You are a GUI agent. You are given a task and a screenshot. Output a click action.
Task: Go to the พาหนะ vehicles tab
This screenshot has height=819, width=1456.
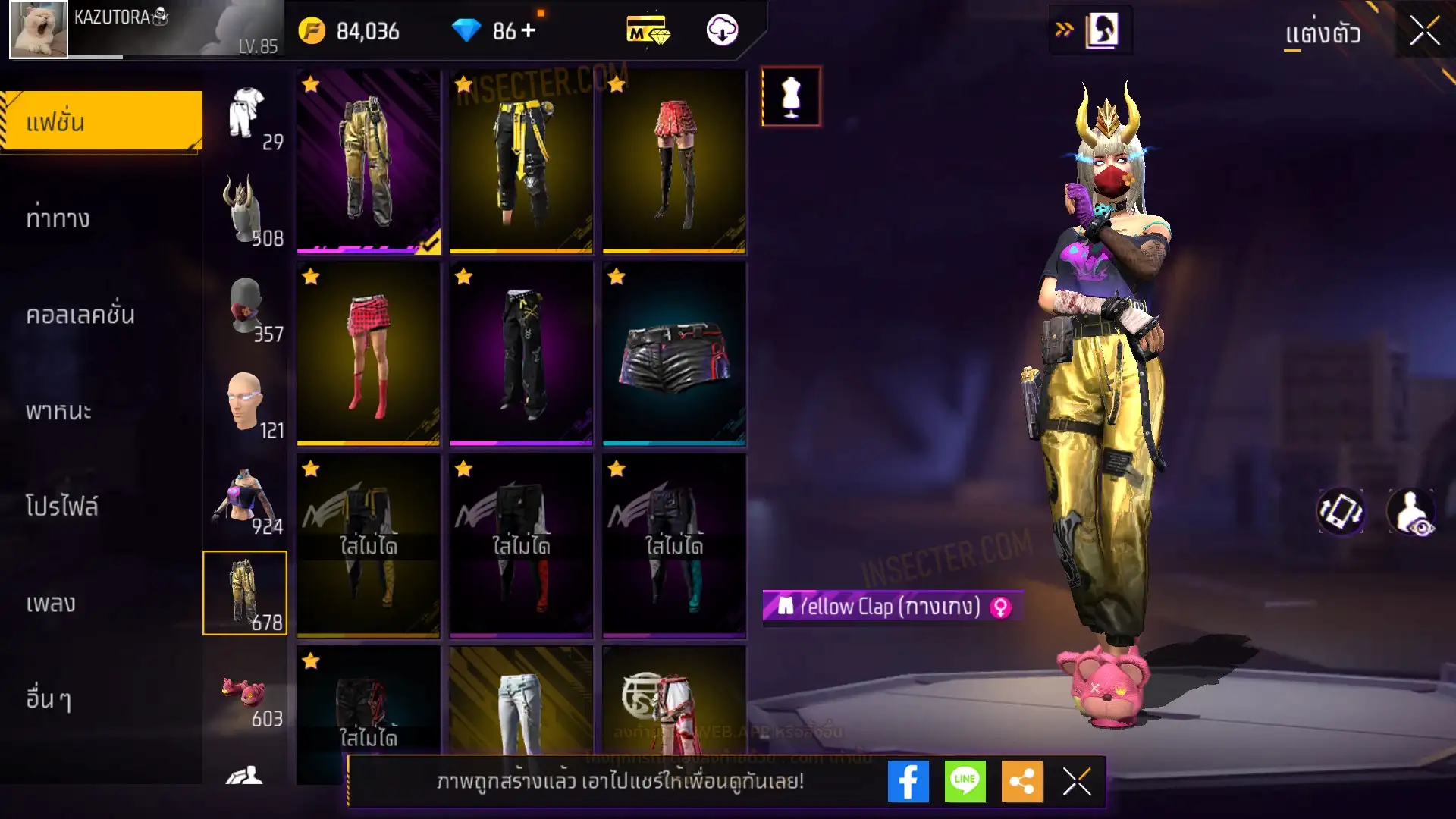58,411
